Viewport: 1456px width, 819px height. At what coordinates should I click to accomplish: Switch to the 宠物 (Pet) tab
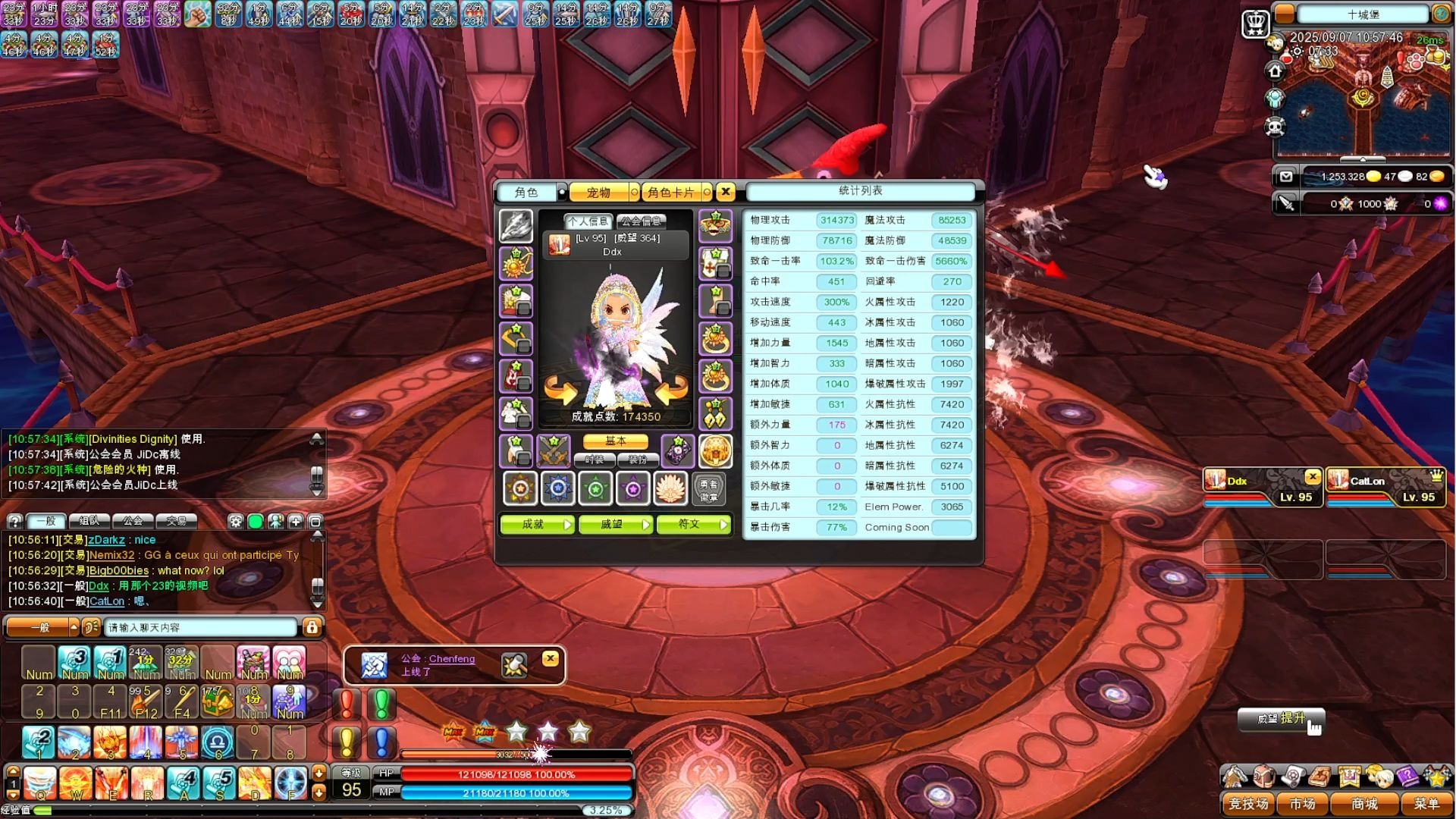coord(598,193)
